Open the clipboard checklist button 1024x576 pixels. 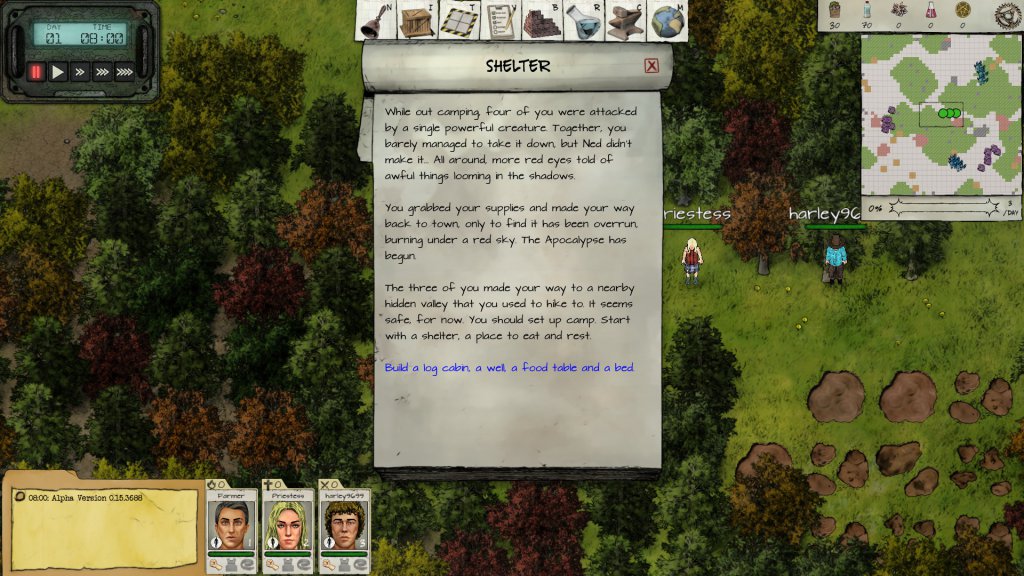coord(498,22)
